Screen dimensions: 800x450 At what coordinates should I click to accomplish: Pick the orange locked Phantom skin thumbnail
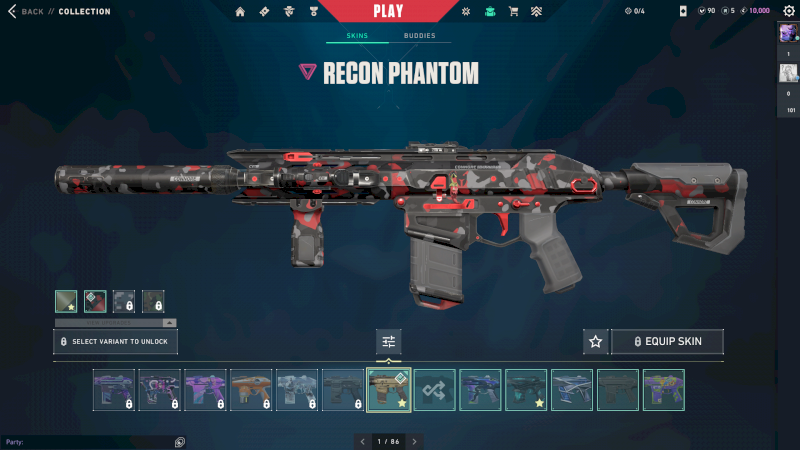click(x=251, y=390)
